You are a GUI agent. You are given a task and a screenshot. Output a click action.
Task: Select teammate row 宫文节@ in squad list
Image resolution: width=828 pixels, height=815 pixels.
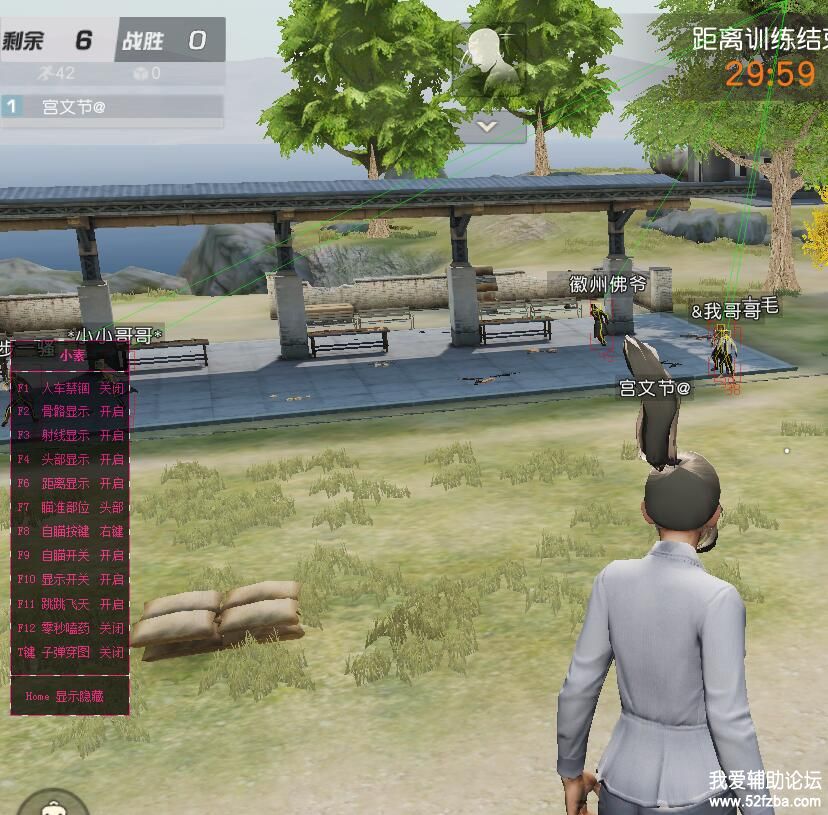[111, 106]
